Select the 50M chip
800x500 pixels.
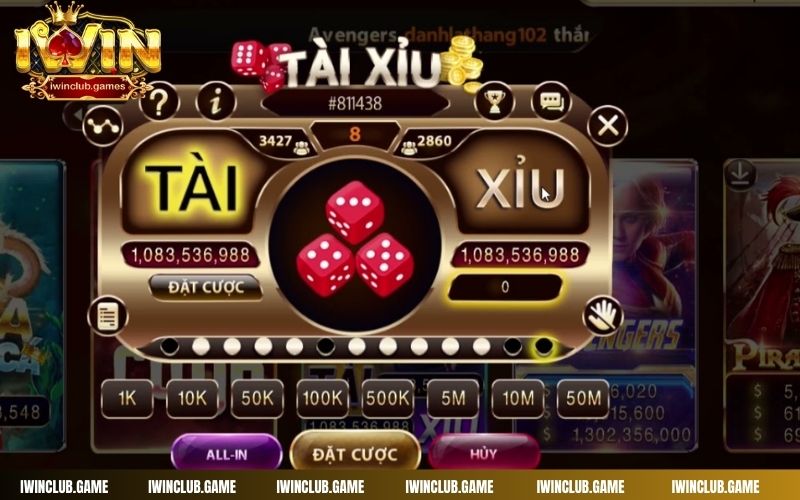583,398
